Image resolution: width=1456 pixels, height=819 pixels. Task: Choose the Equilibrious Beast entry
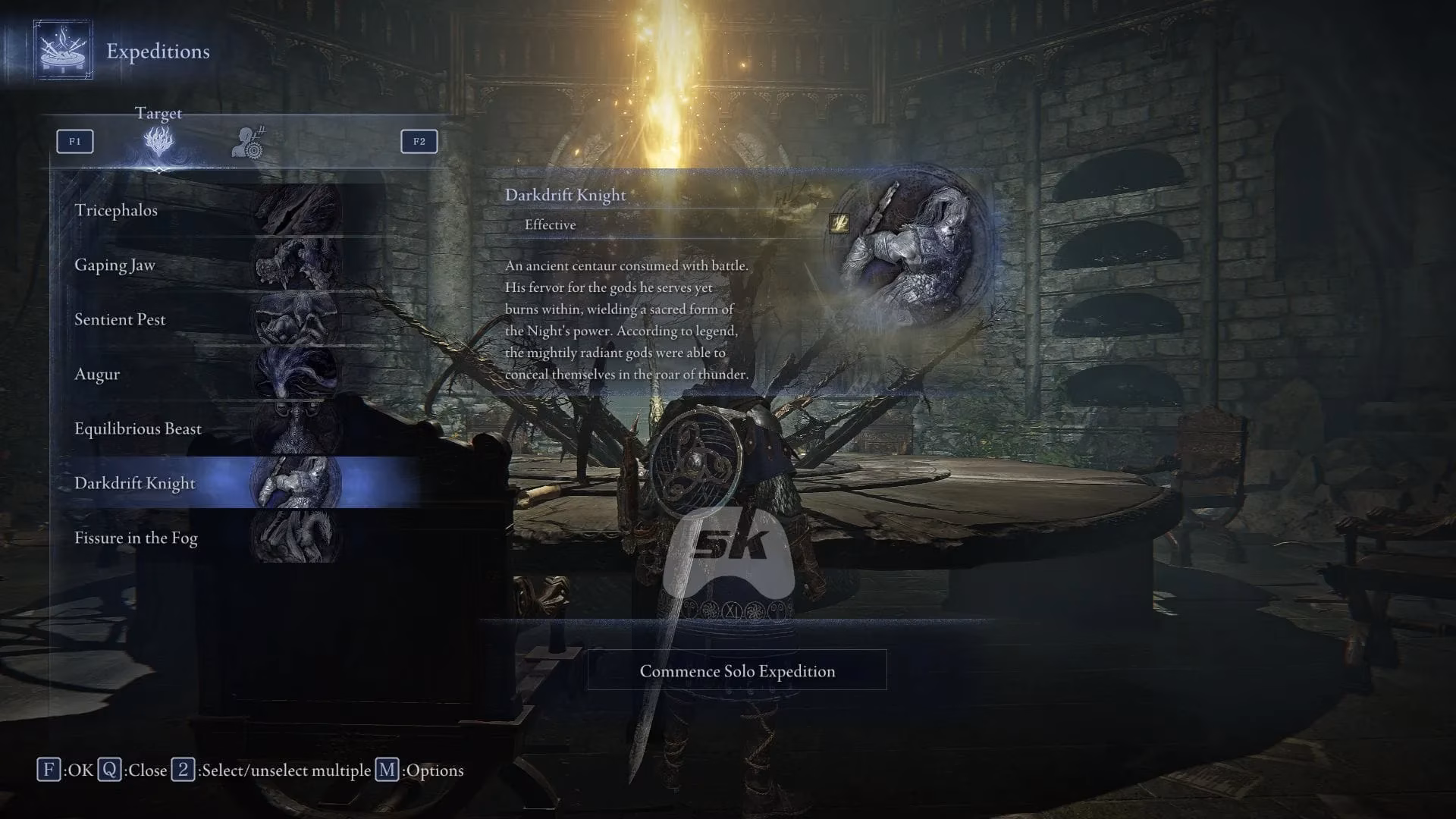coord(205,428)
